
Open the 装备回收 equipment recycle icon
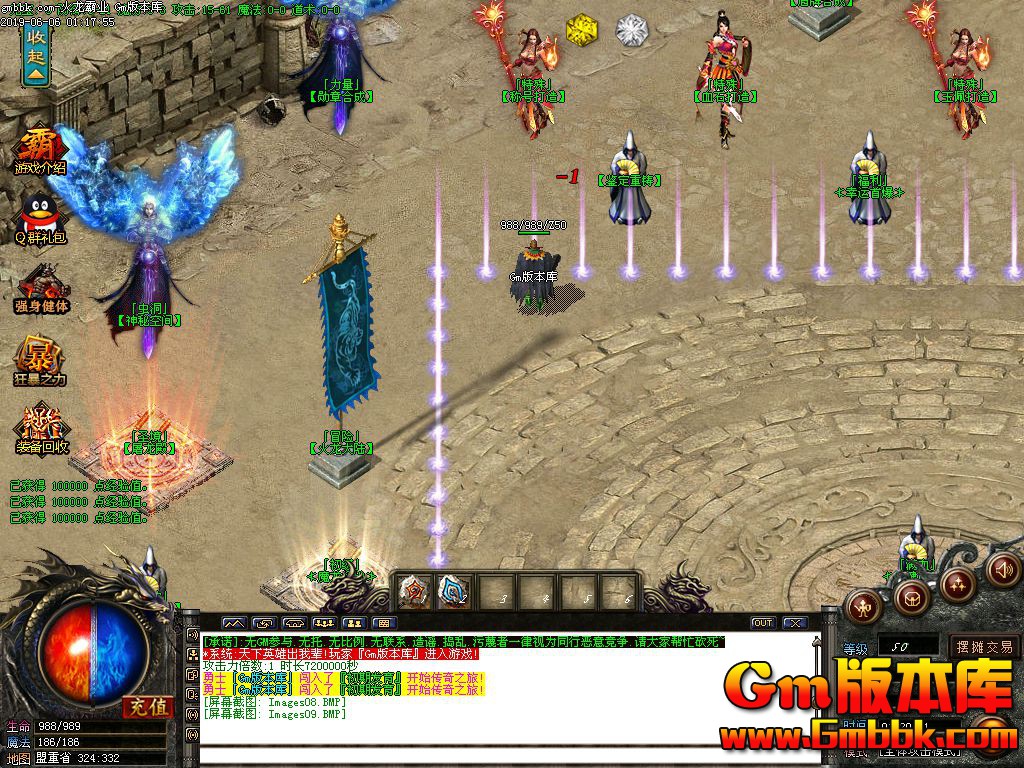(41, 428)
